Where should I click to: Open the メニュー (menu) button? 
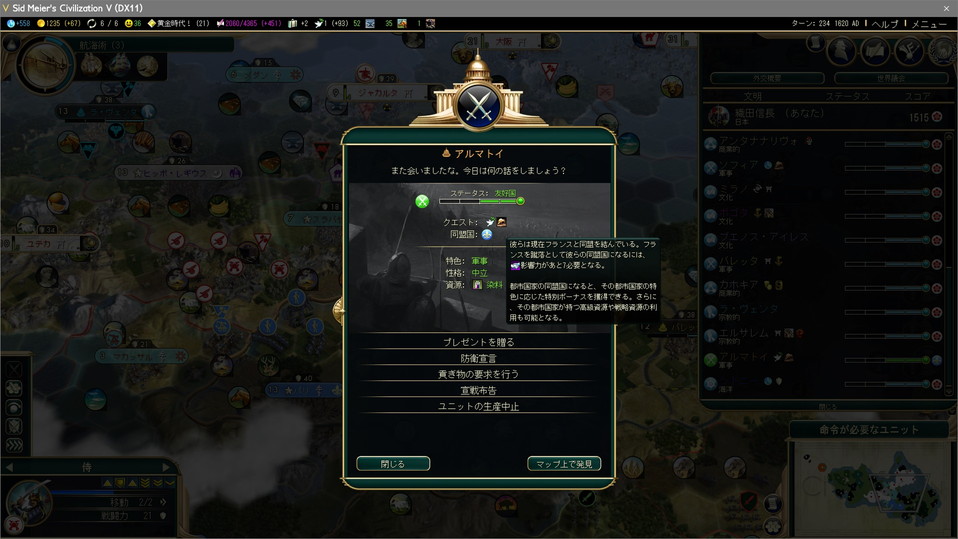(x=928, y=24)
